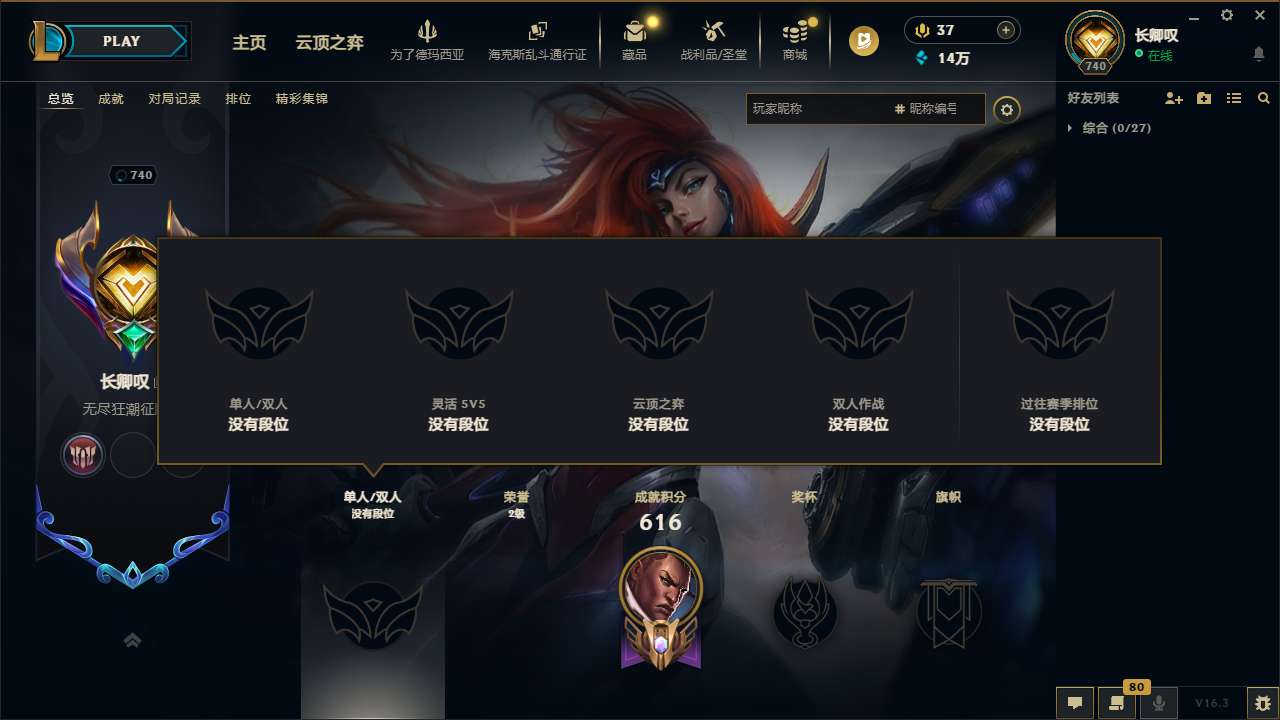This screenshot has width=1280, height=720.
Task: Toggle the friend list view options
Action: (x=1233, y=98)
